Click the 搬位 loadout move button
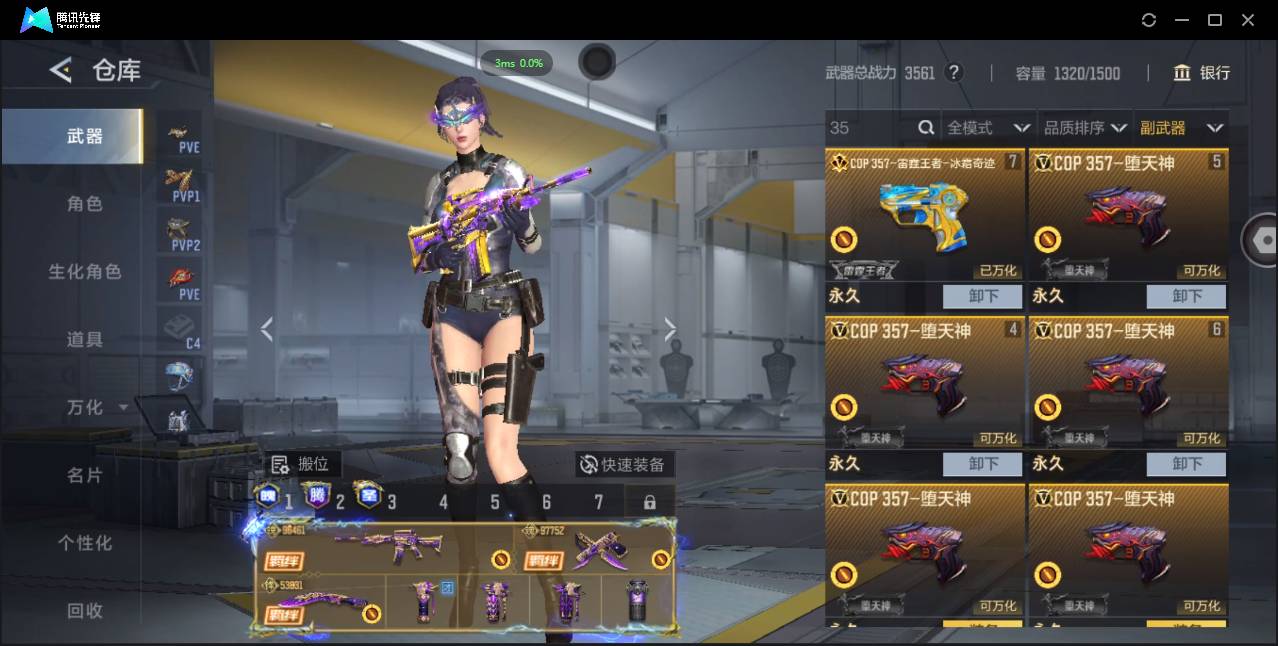This screenshot has width=1278, height=646. pos(304,464)
